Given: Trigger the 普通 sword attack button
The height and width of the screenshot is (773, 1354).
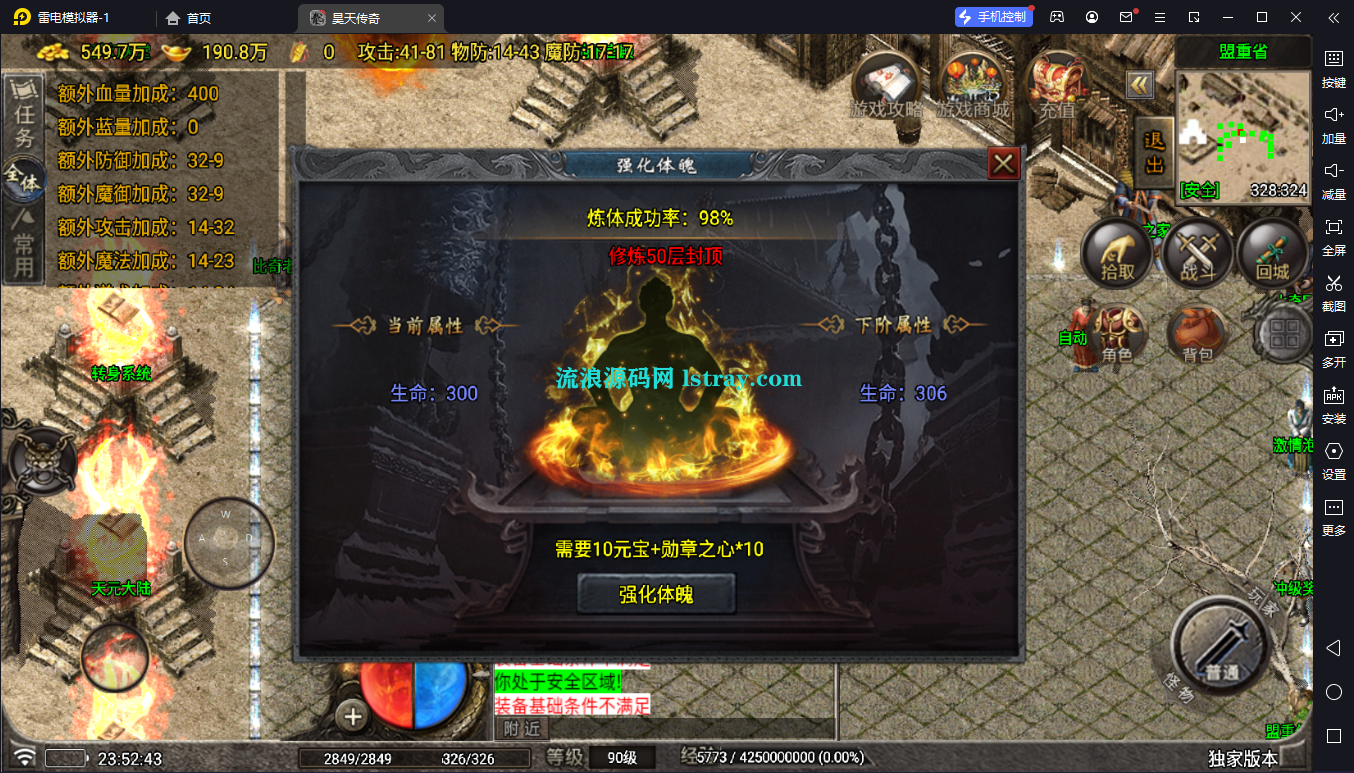Looking at the screenshot, I should [x=1220, y=647].
